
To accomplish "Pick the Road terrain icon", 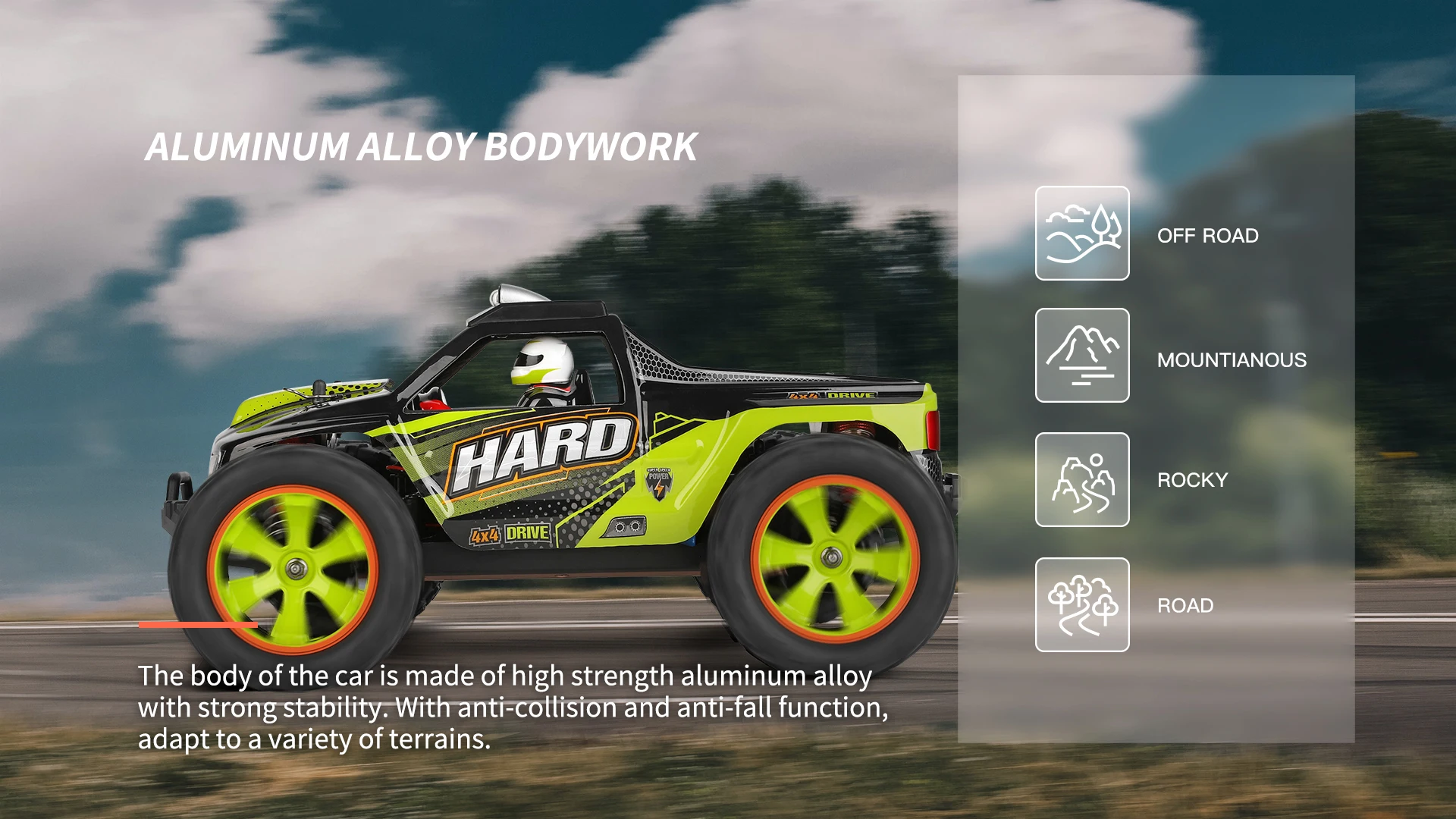I will click(x=1082, y=605).
